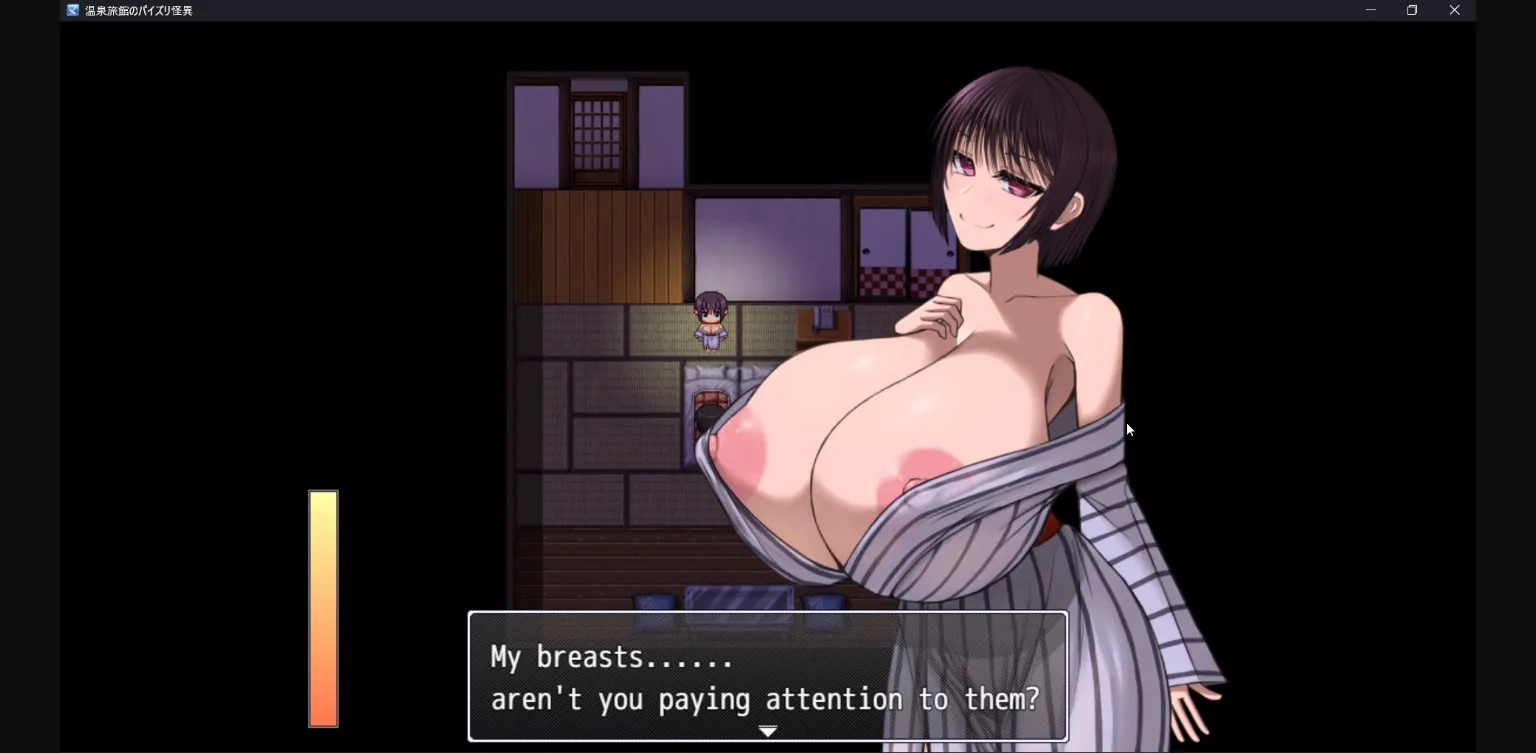The width and height of the screenshot is (1536, 753).
Task: Select the small heroine sprite on the map
Action: 710,320
